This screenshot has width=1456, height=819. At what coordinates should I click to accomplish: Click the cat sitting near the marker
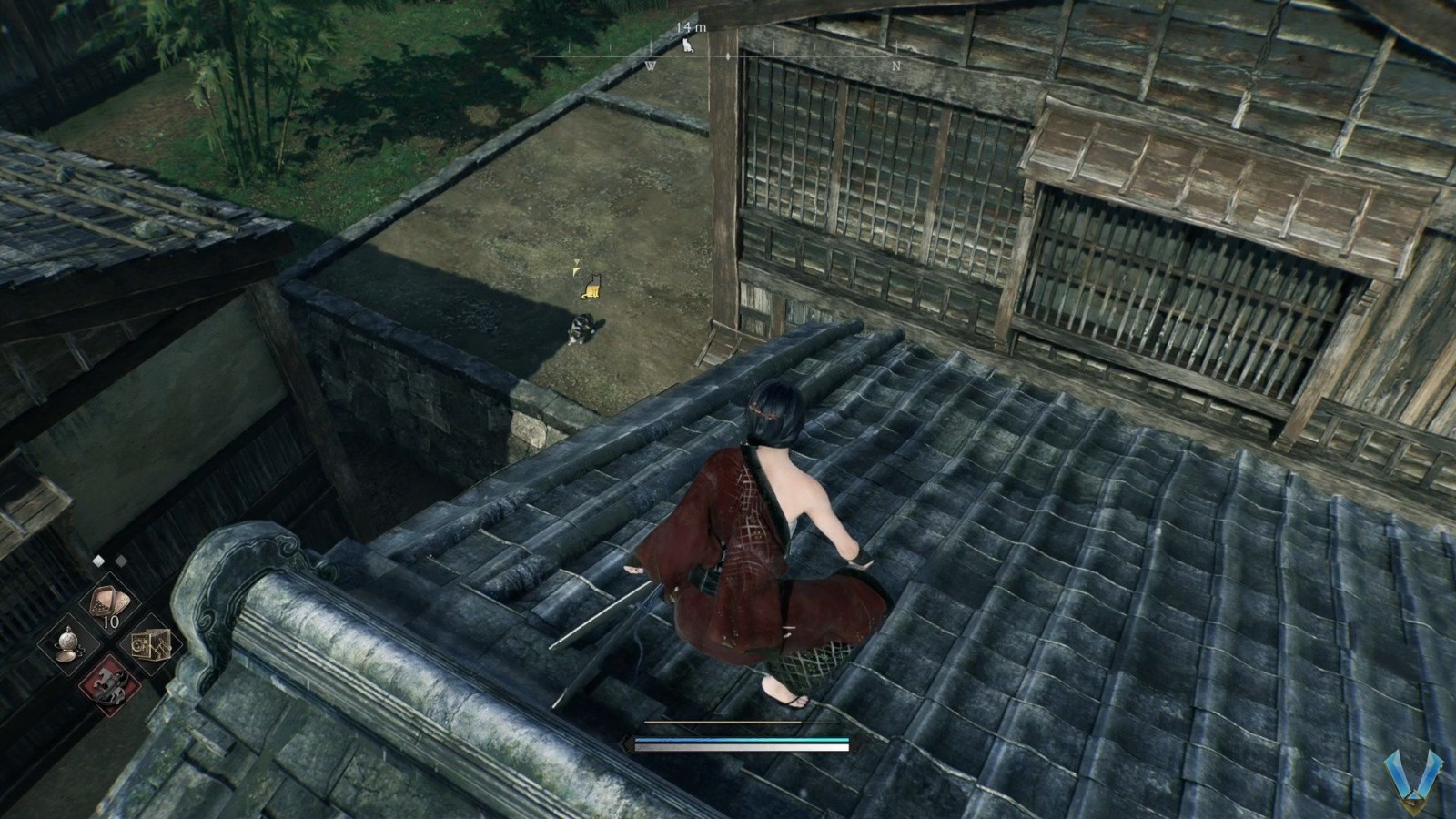(582, 330)
